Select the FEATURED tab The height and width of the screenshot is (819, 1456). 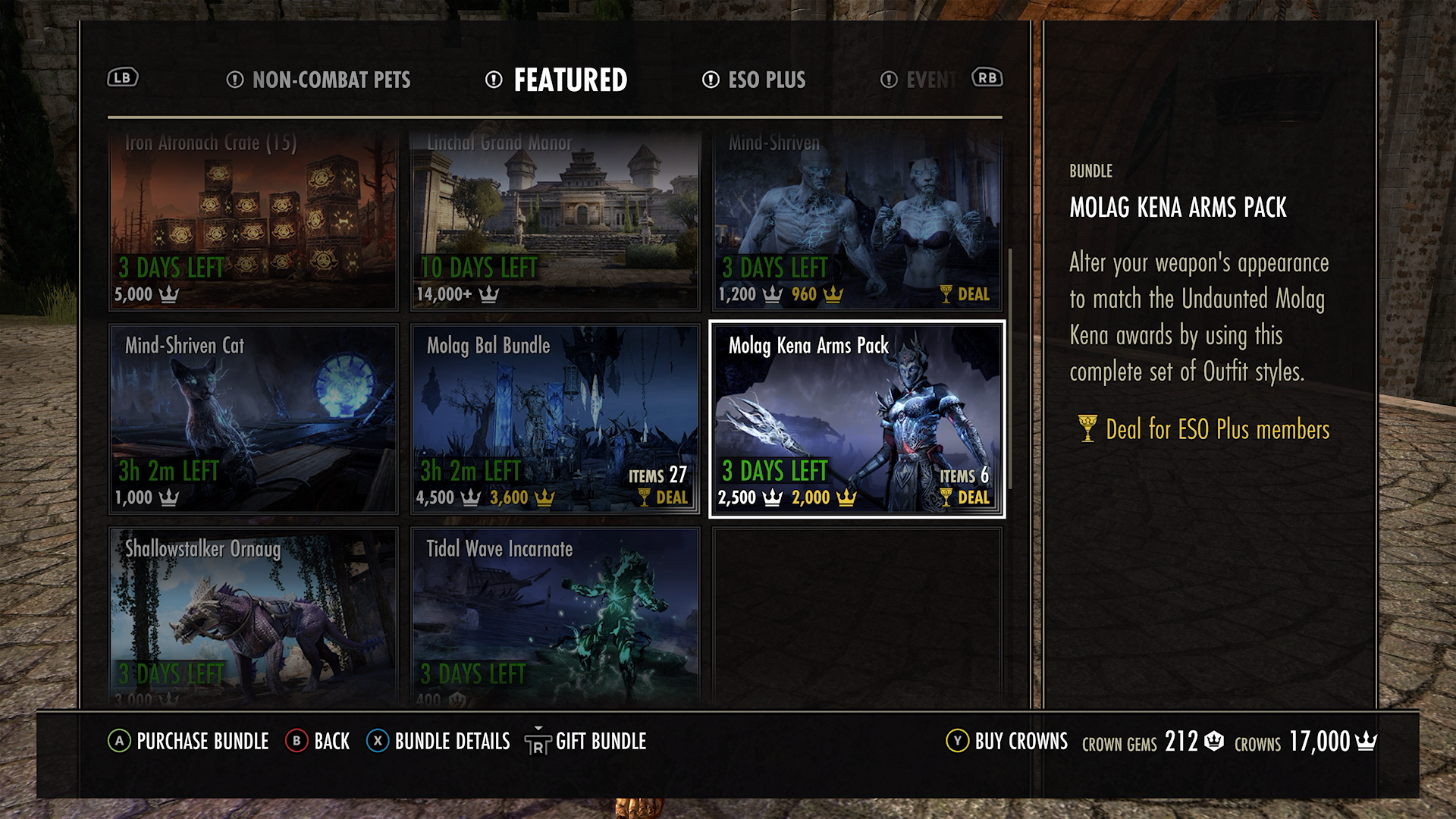point(570,78)
